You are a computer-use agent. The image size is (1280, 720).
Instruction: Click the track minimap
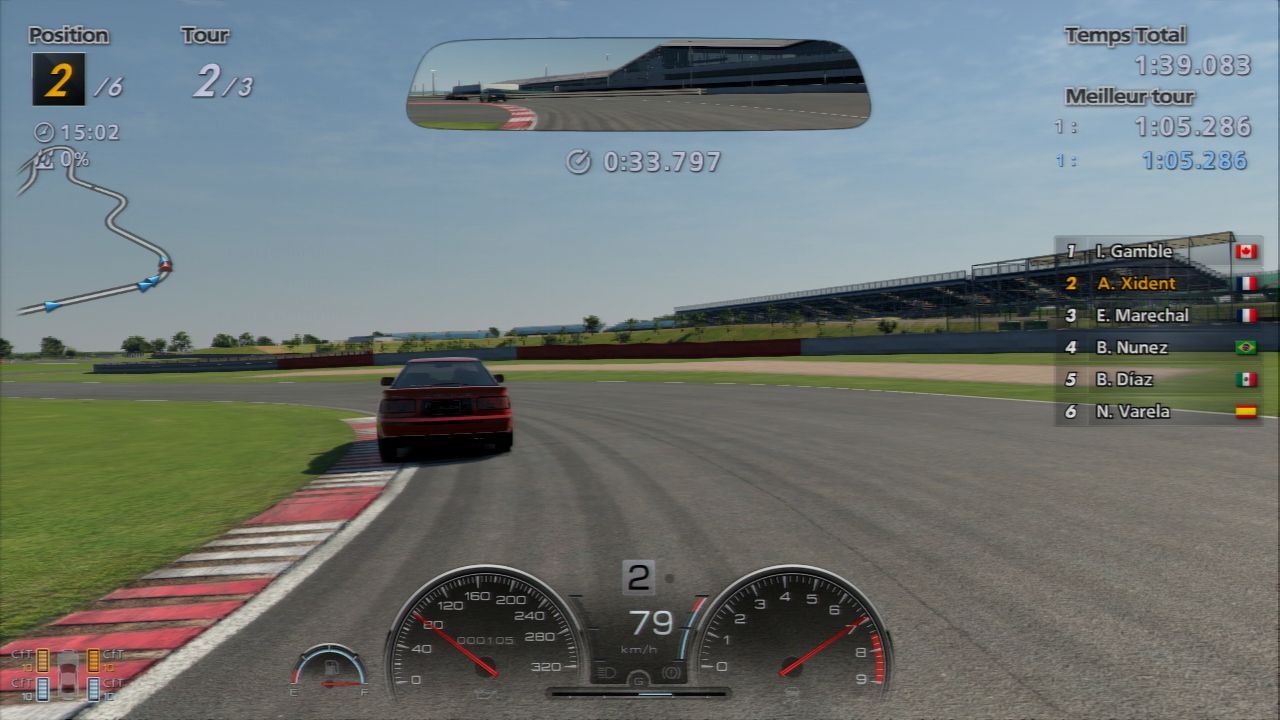pyautogui.click(x=95, y=235)
